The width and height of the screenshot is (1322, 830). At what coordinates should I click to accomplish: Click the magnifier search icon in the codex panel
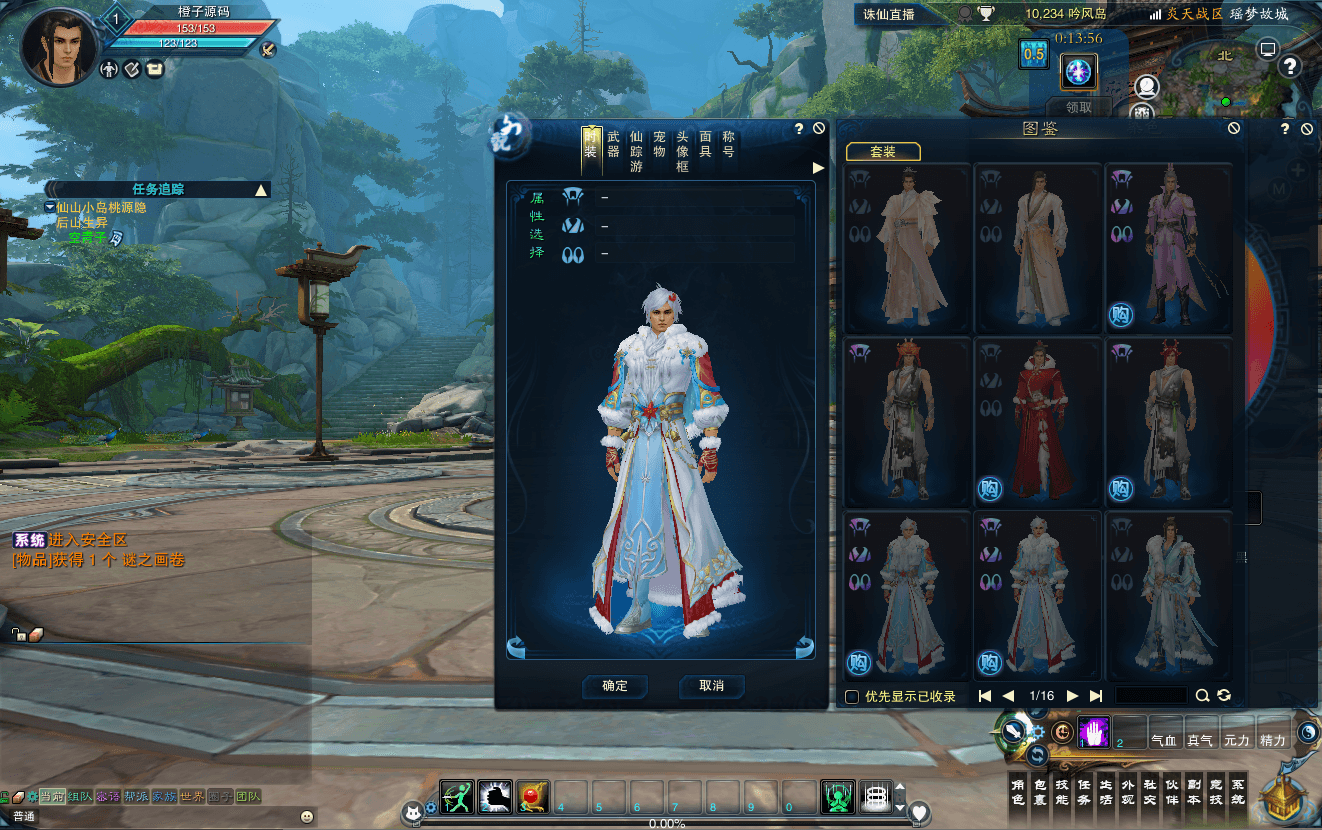[x=1202, y=695]
